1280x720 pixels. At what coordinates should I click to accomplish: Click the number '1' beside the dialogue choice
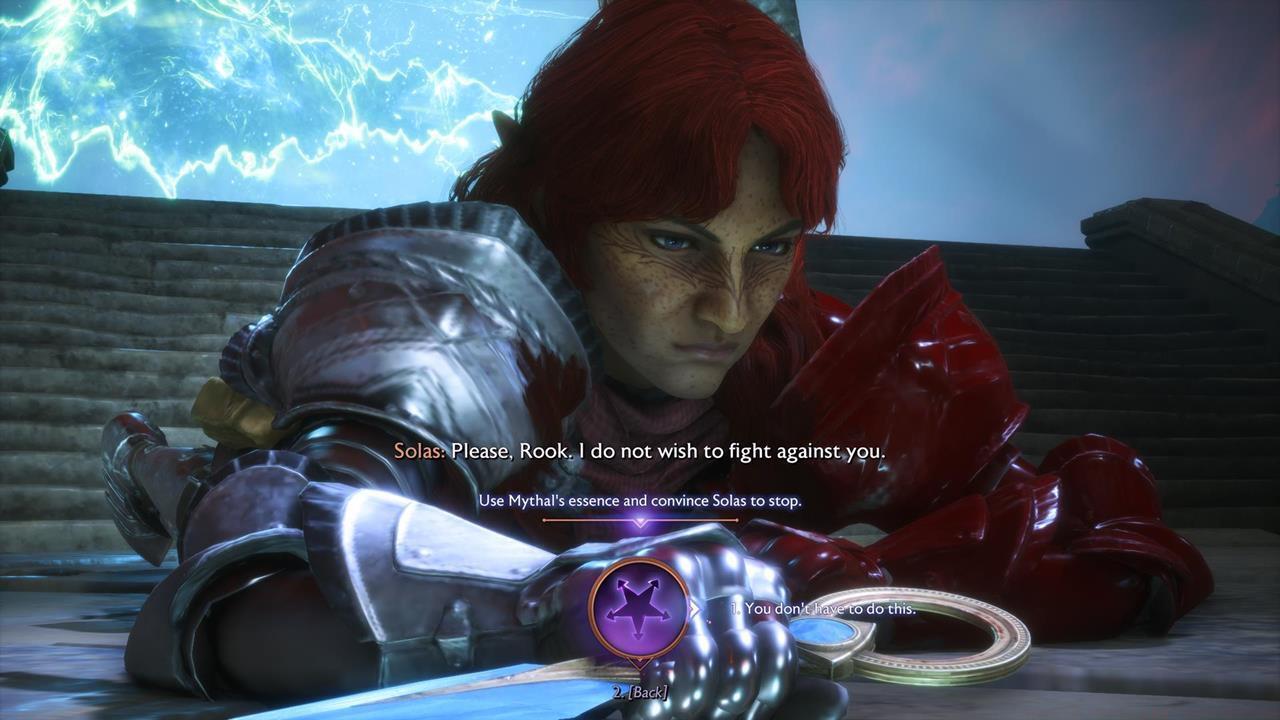click(x=736, y=607)
